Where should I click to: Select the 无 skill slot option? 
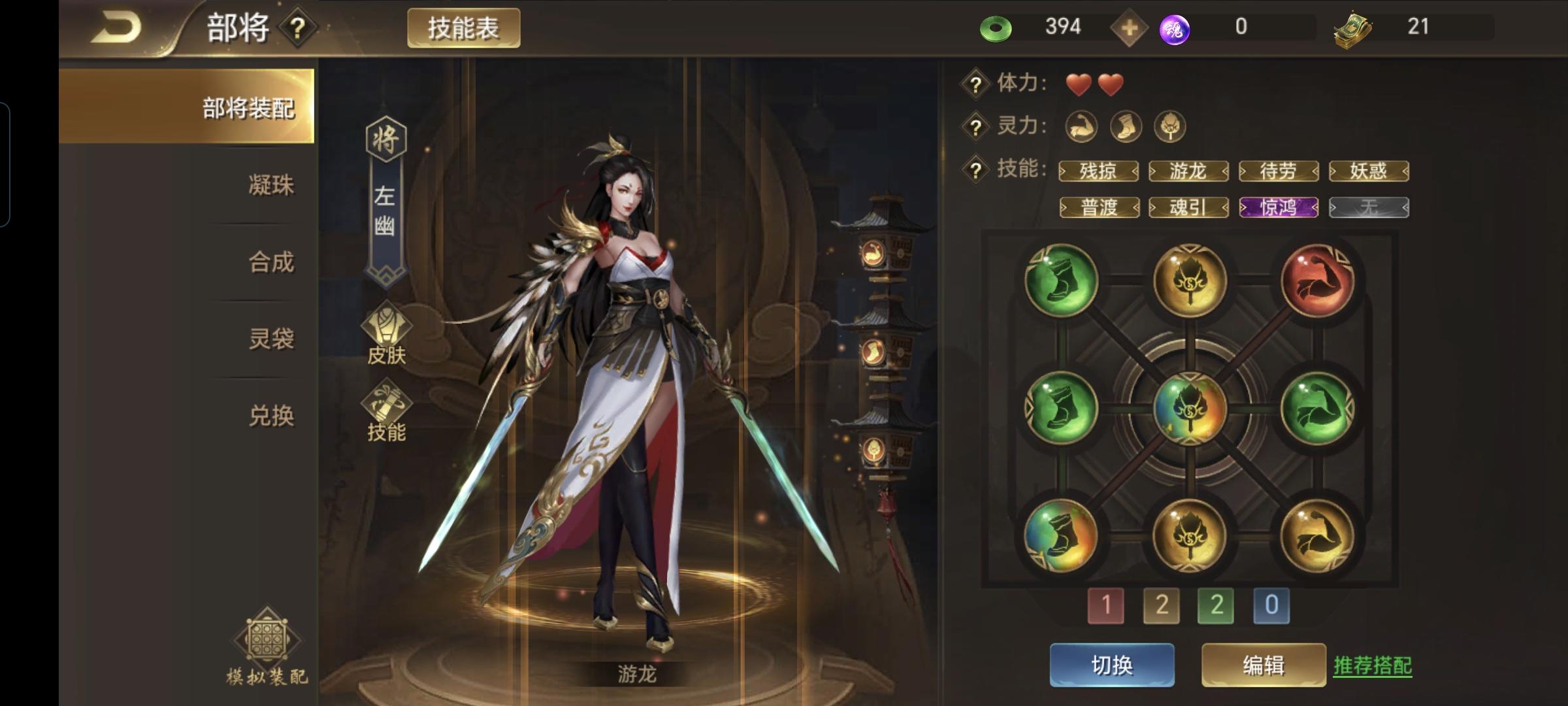click(1369, 208)
